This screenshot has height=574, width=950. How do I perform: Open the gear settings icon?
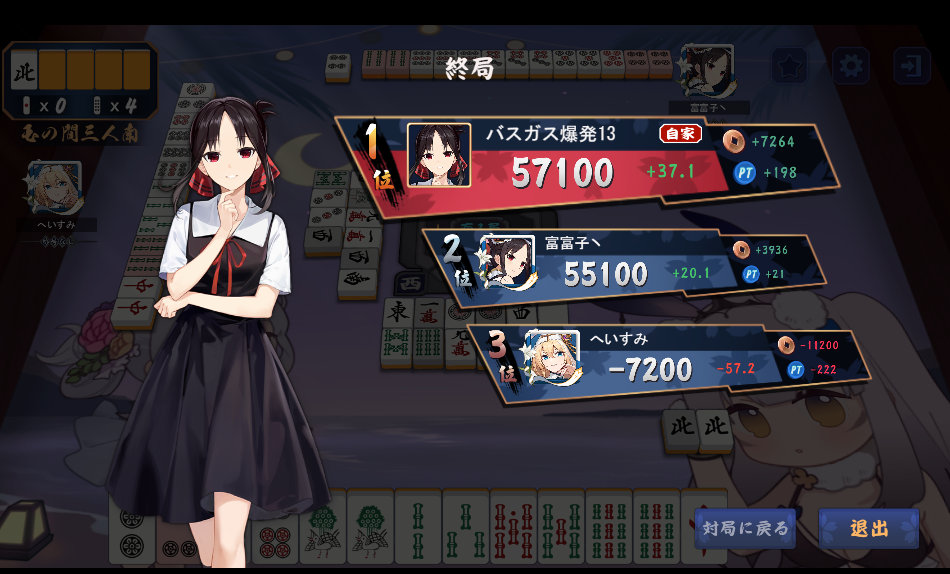[851, 66]
